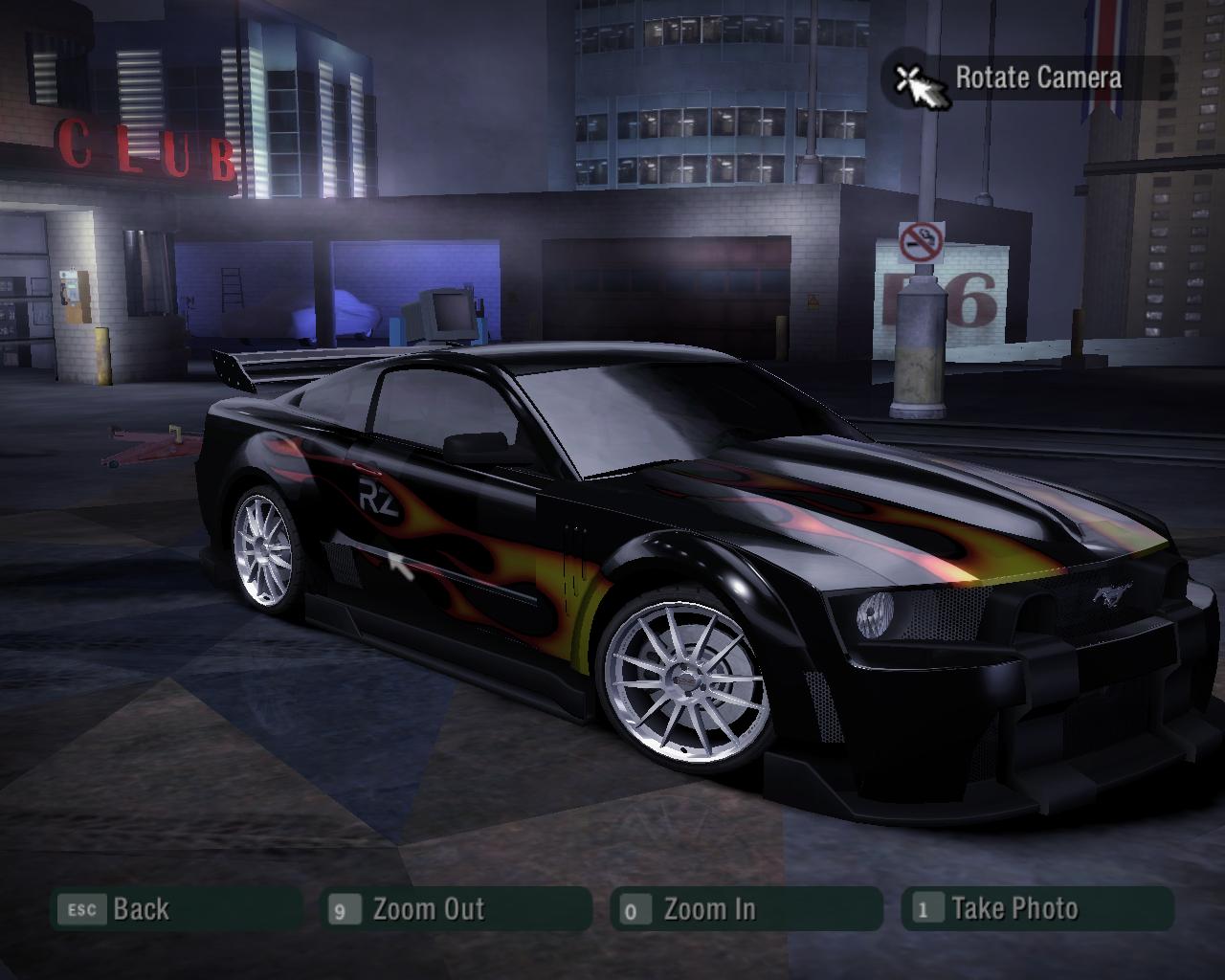Choose the Zoom In button

click(x=745, y=909)
